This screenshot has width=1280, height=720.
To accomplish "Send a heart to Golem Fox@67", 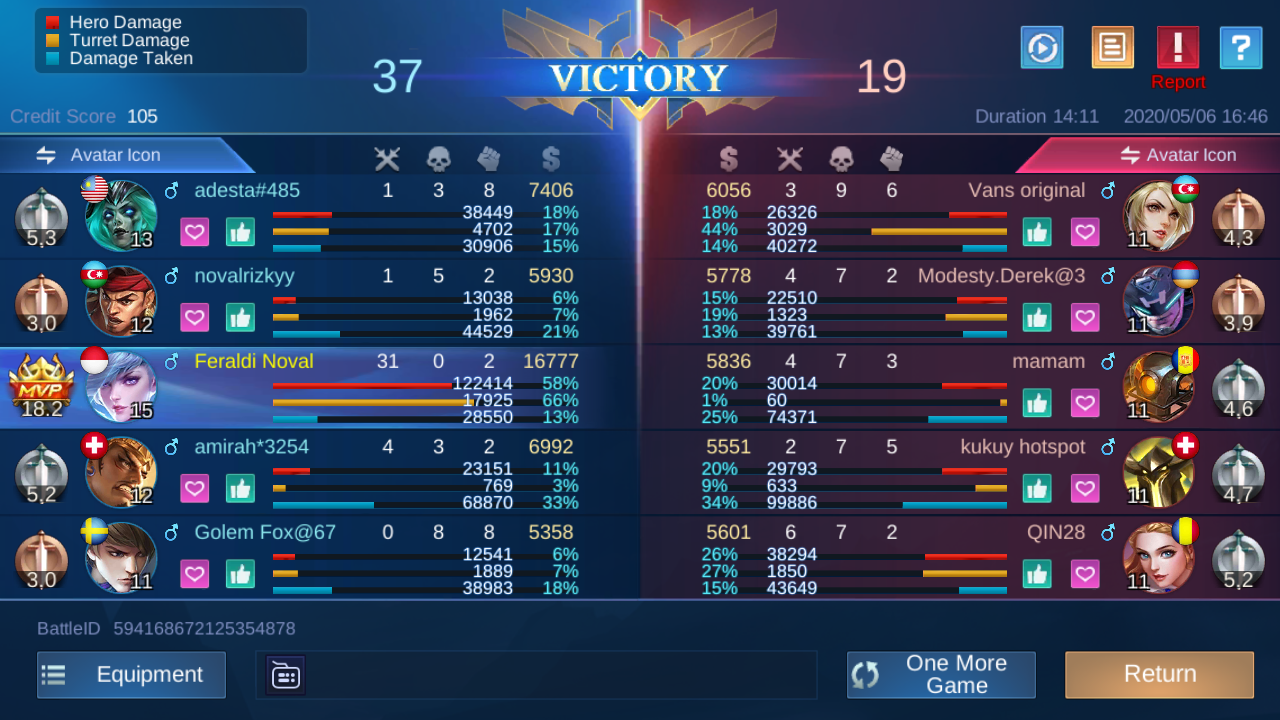I will (x=195, y=574).
